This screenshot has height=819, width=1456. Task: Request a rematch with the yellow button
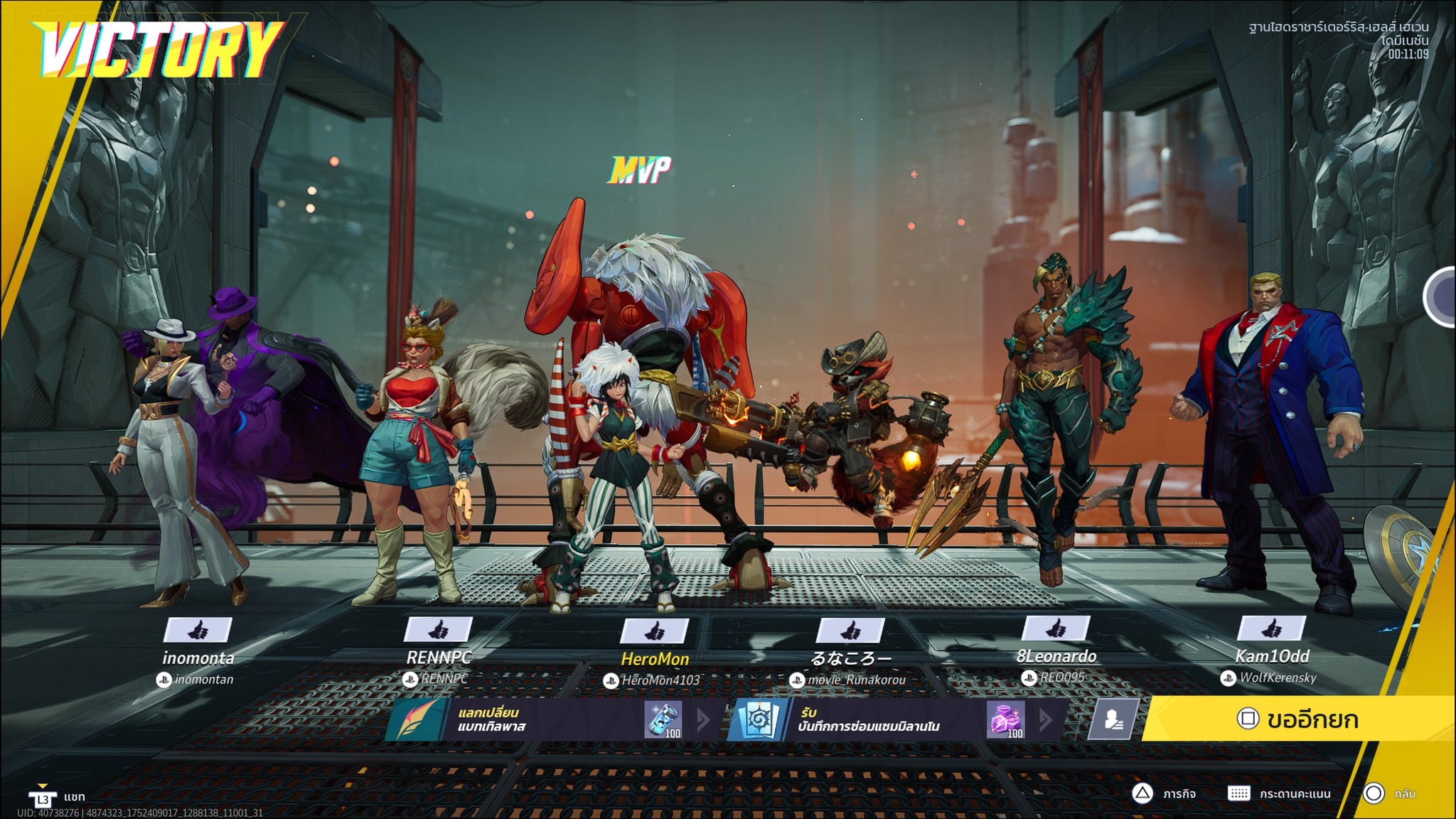point(1298,719)
